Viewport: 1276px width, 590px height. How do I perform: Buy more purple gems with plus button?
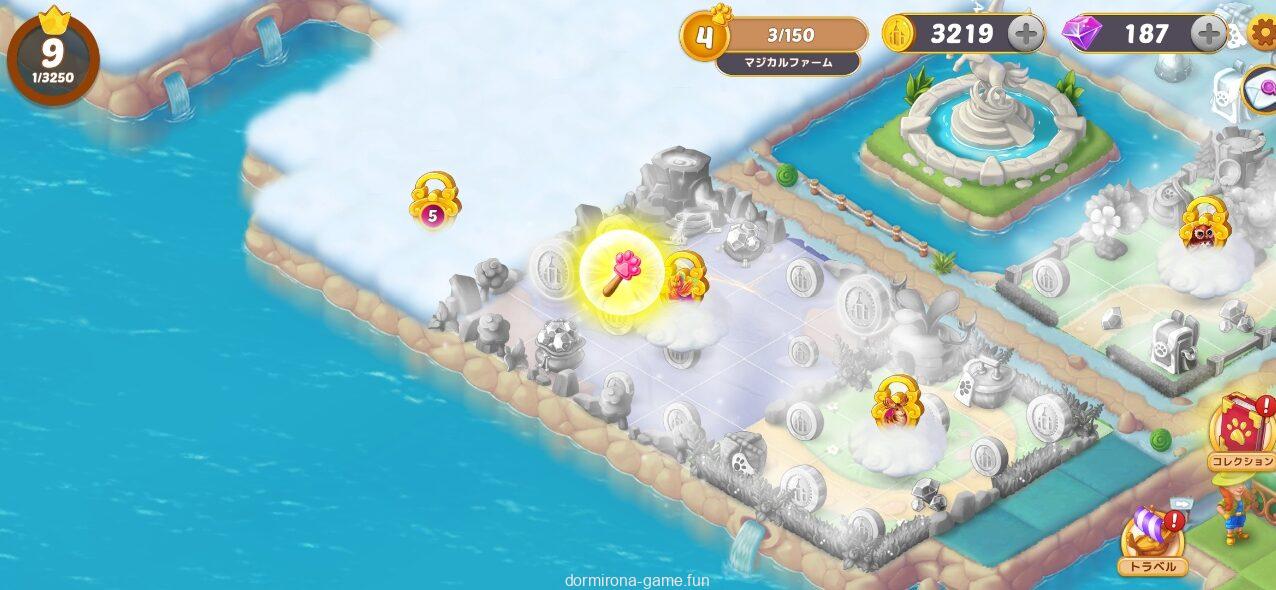pyautogui.click(x=1209, y=34)
